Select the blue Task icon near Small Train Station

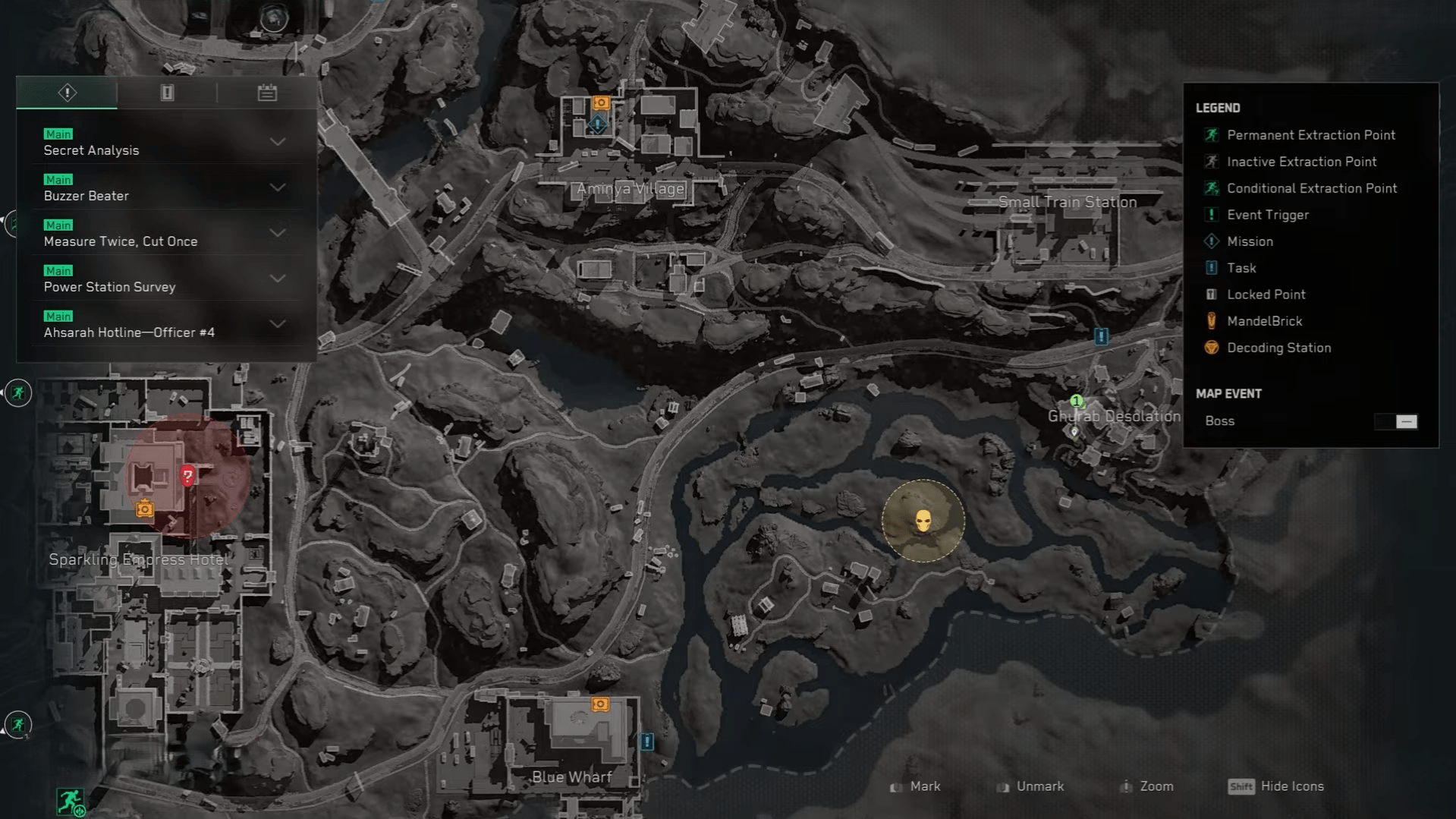1100,335
